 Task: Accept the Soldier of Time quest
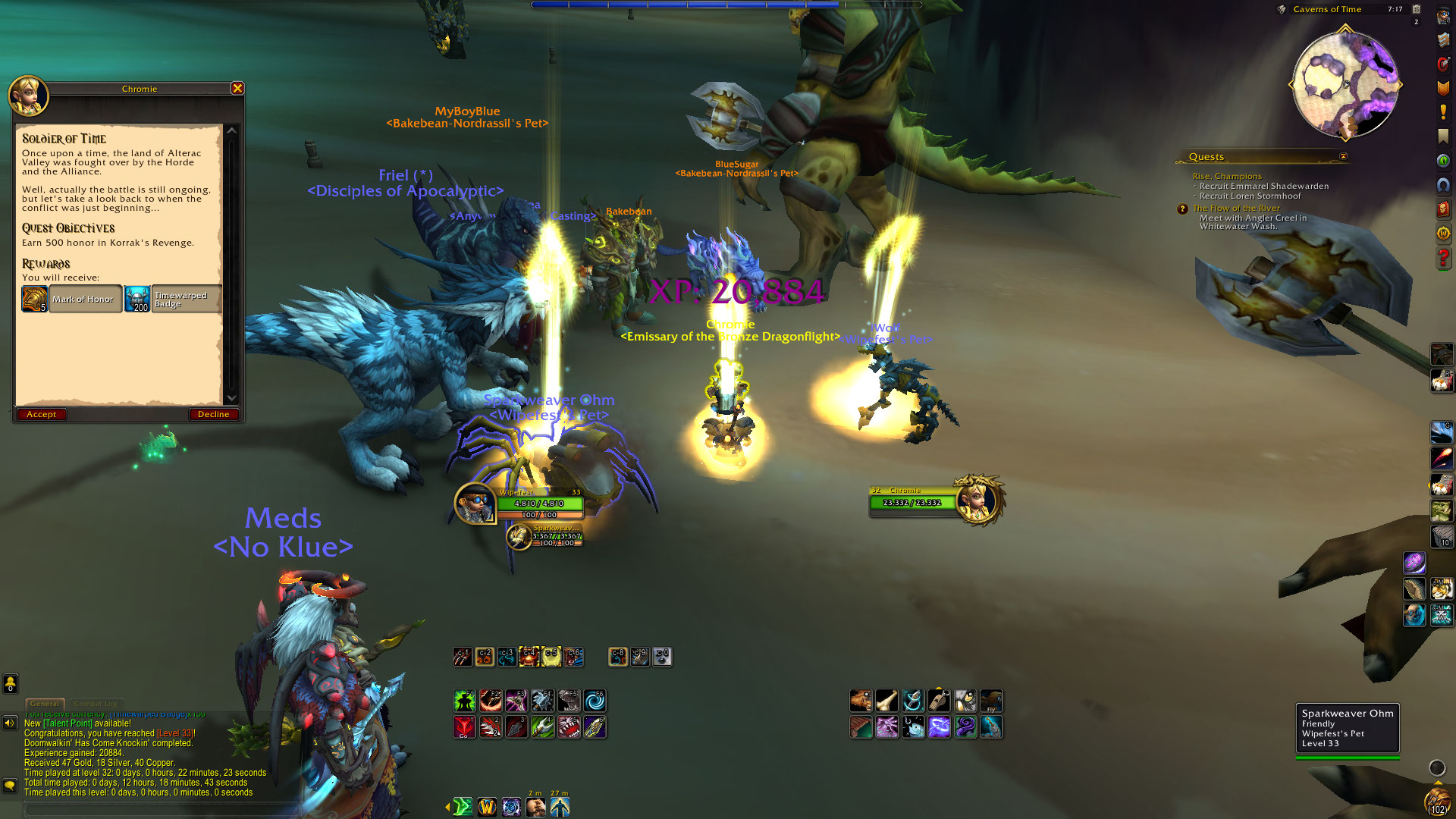(x=41, y=414)
